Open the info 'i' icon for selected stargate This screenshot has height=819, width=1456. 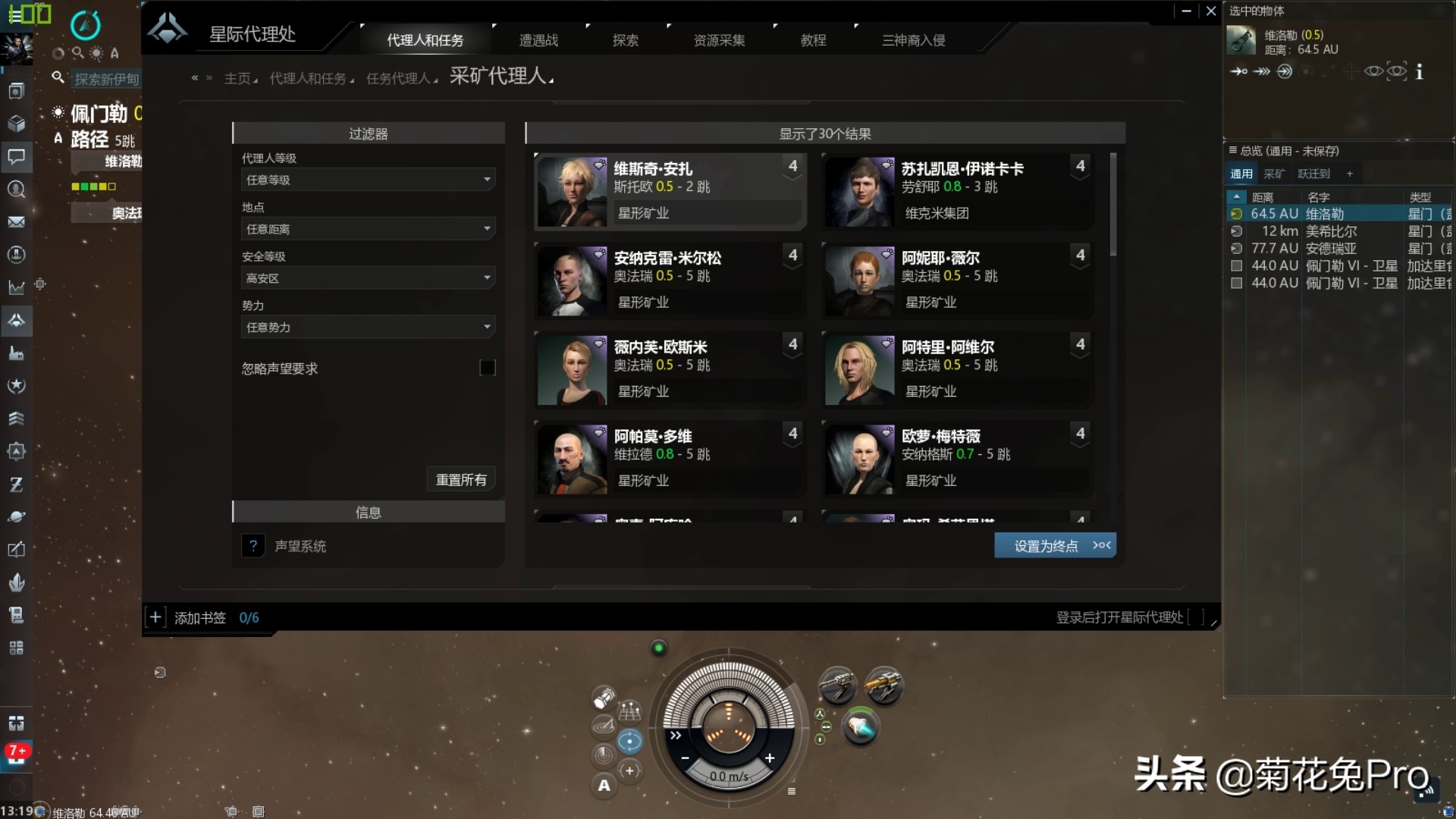(1420, 72)
